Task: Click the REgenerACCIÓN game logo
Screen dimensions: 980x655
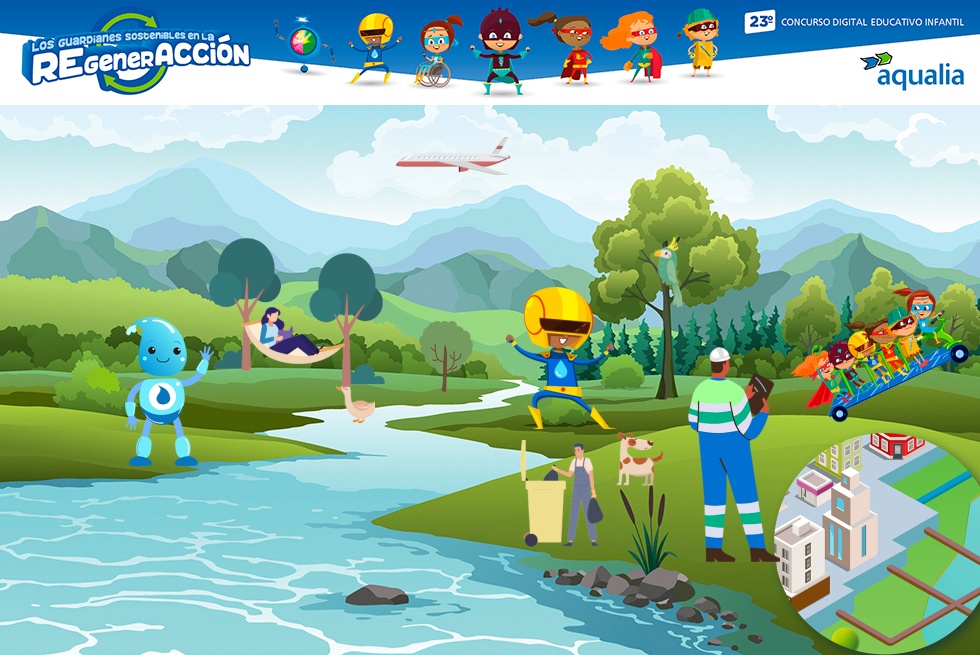Action: (x=136, y=53)
